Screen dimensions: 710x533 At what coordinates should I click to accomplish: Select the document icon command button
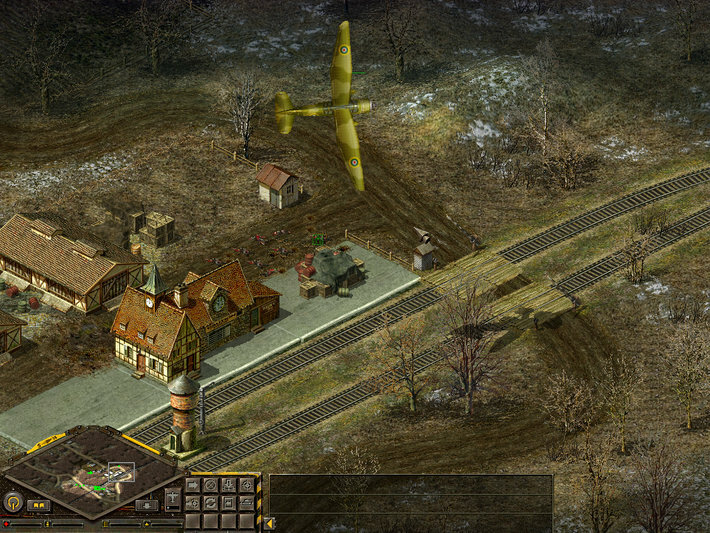click(228, 503)
